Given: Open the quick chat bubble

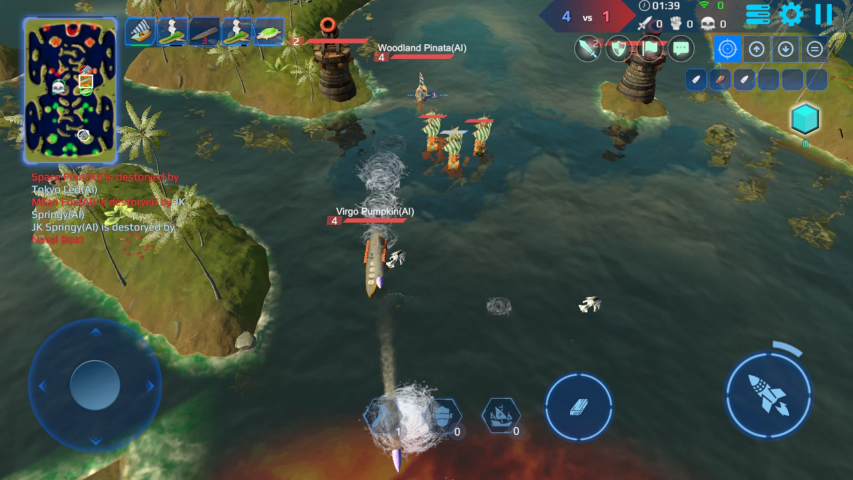Looking at the screenshot, I should coord(681,47).
